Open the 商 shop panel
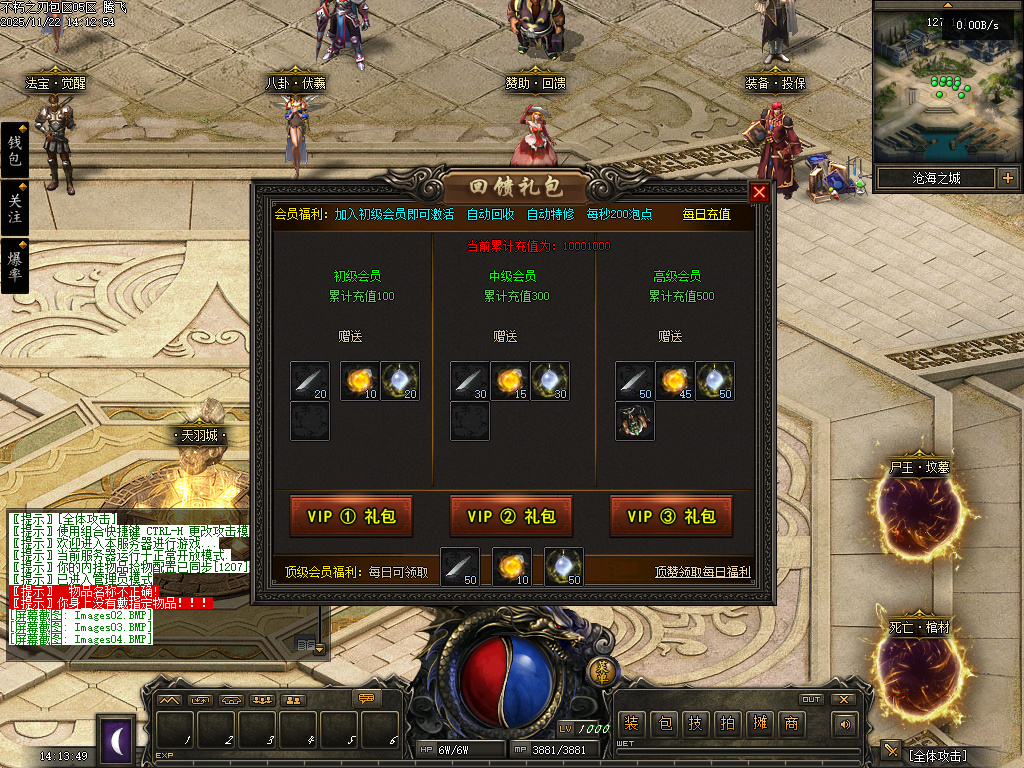Viewport: 1024px width, 768px height. point(792,724)
